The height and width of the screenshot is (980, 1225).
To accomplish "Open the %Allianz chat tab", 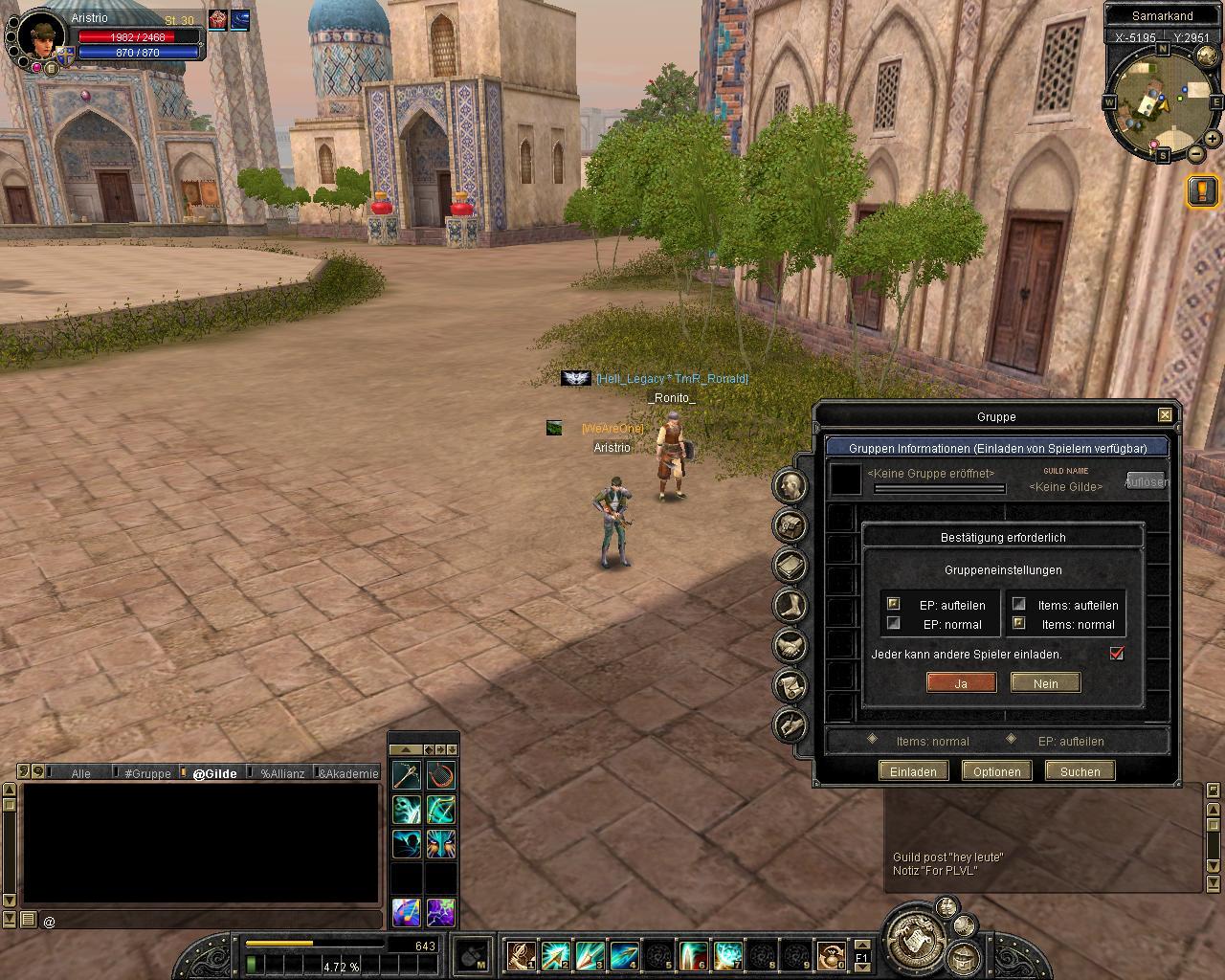I will [x=282, y=773].
